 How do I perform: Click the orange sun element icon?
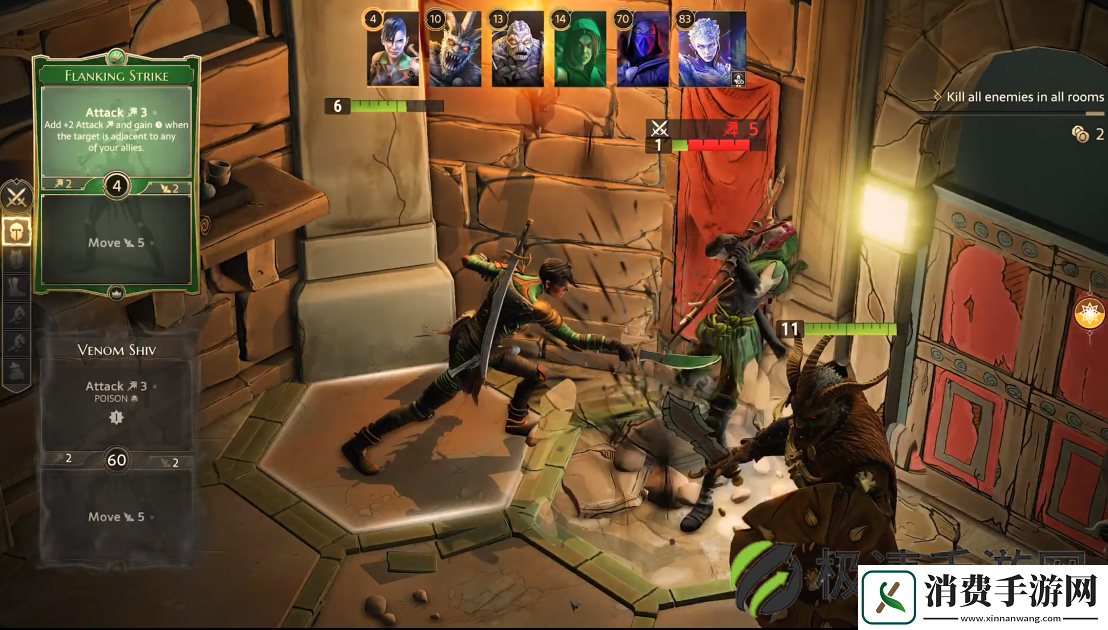pos(1087,314)
